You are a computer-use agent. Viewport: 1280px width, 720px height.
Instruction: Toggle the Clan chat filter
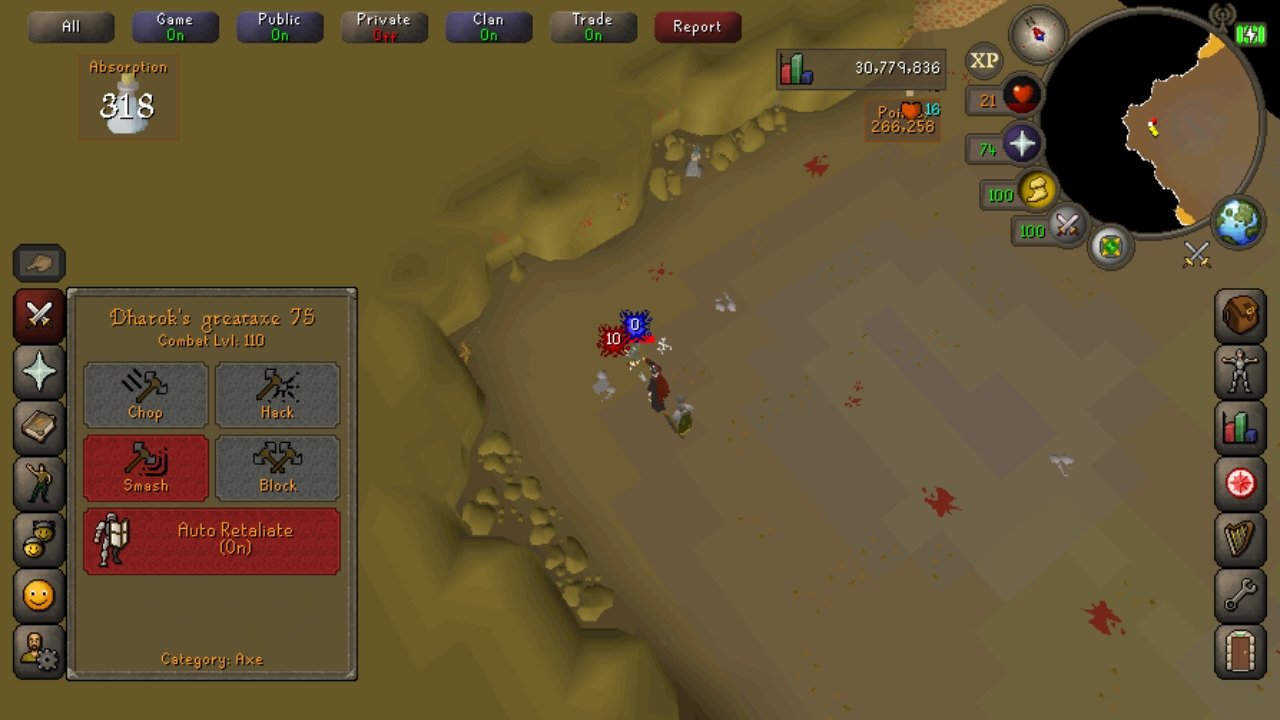488,27
